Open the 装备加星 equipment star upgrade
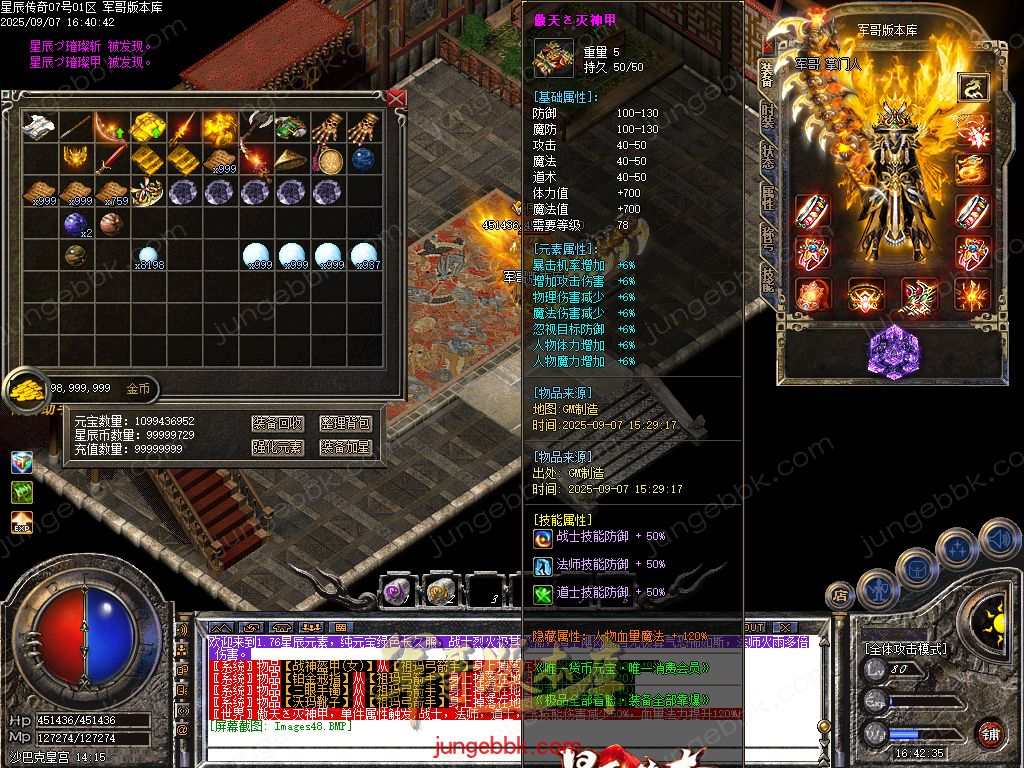The image size is (1024, 768). click(x=346, y=447)
